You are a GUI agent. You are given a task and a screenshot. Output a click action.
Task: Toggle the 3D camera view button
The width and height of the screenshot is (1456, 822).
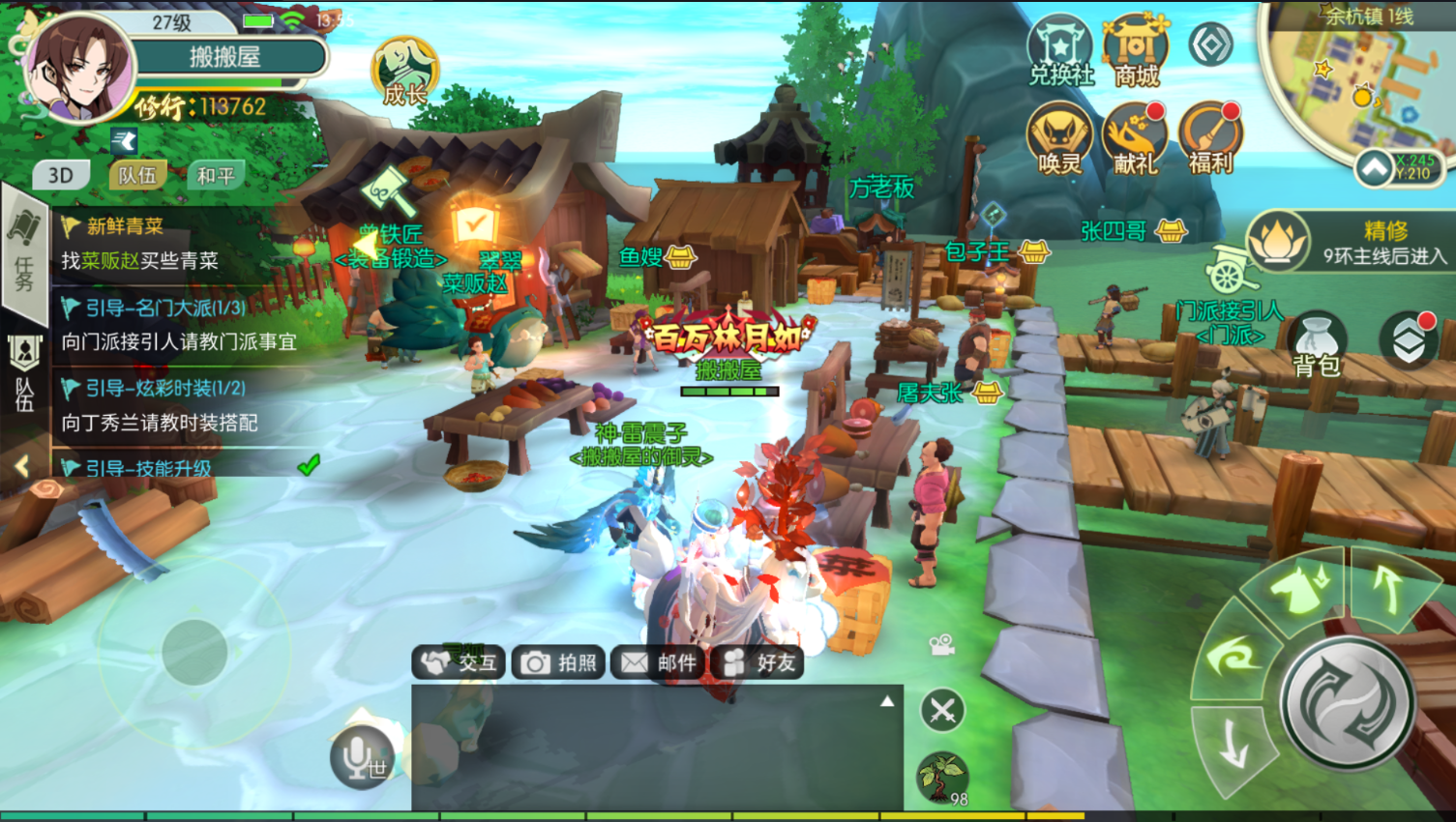(61, 175)
